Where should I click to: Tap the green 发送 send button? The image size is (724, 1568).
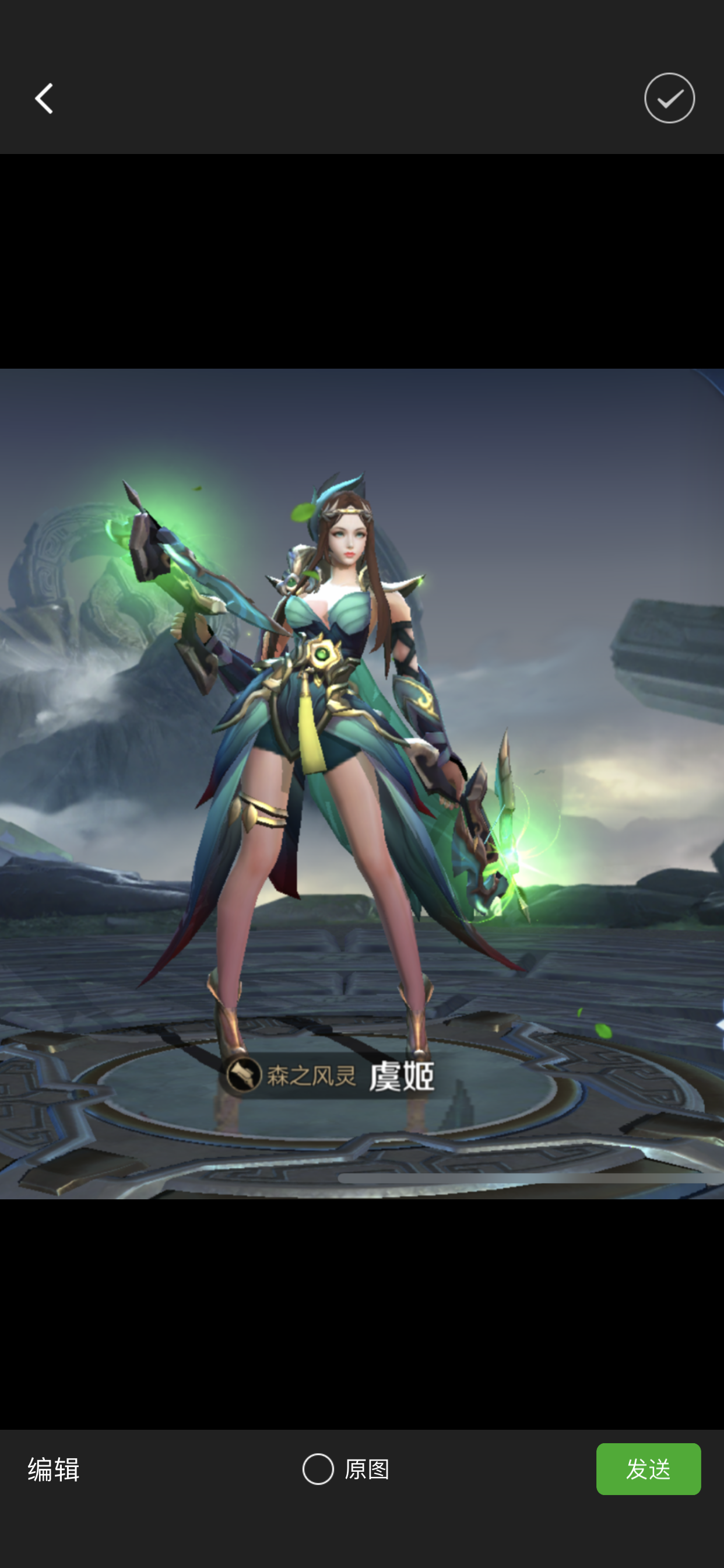point(648,1469)
